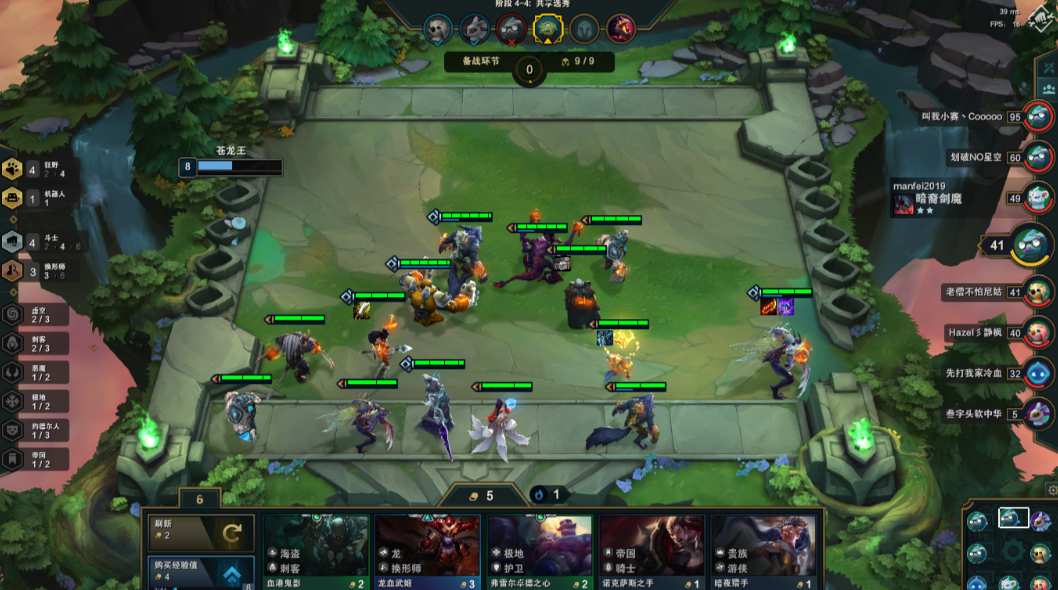The width and height of the screenshot is (1058, 590).
Task: Buy the 诺克萨斯之手 champion card
Action: [x=652, y=553]
